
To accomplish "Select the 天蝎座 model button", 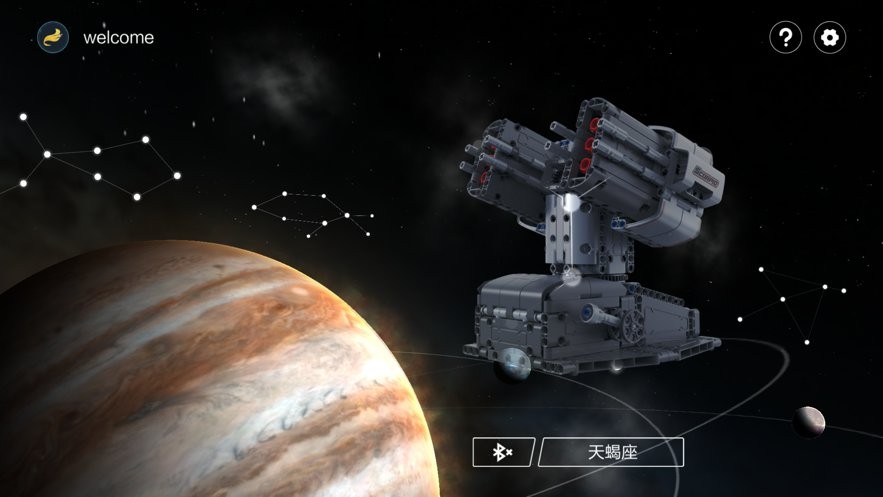I will [611, 452].
